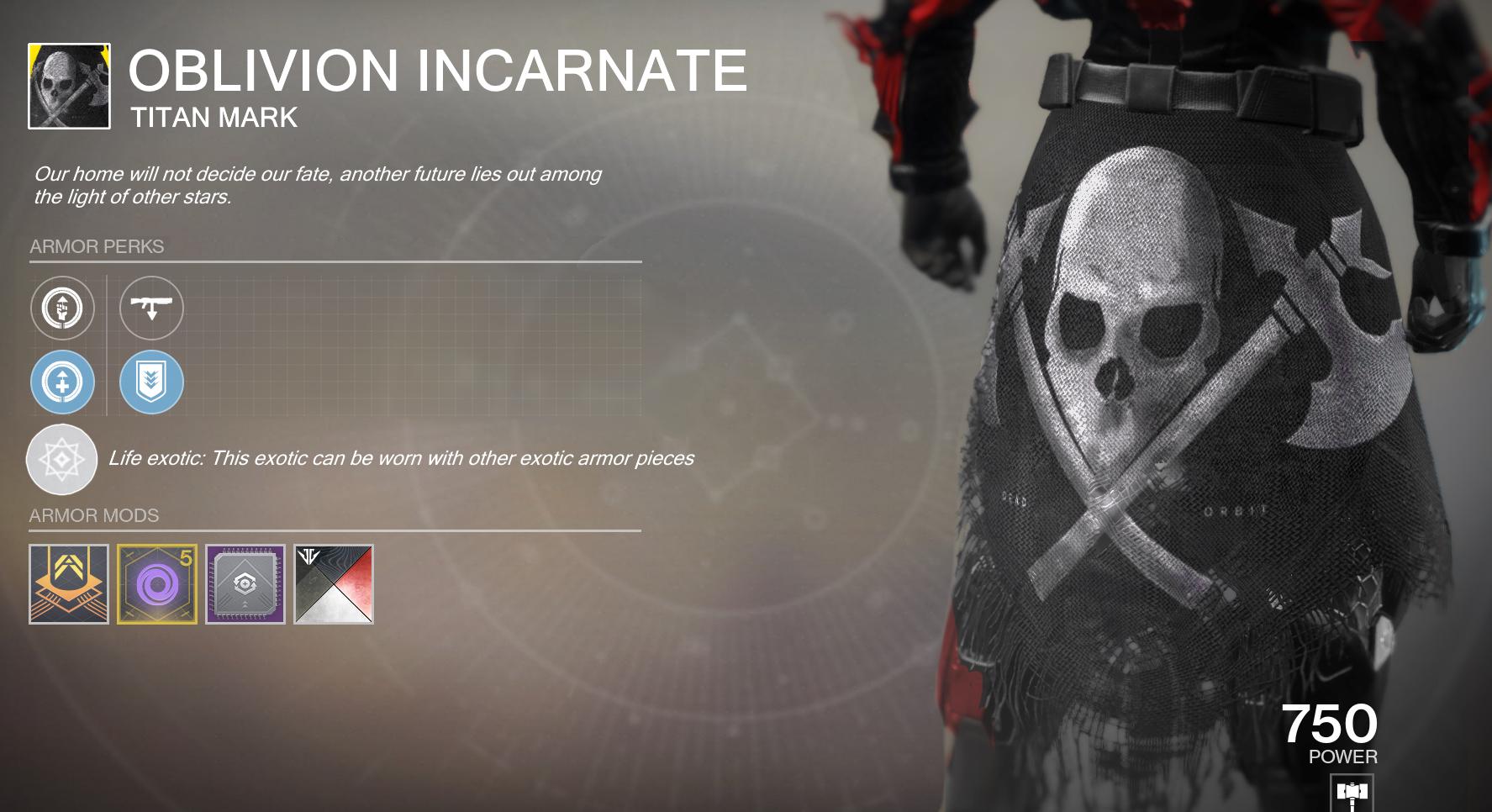This screenshot has height=812, width=1492.
Task: Click the Oblivion Incarnate skull item thumbnail
Action: [69, 84]
